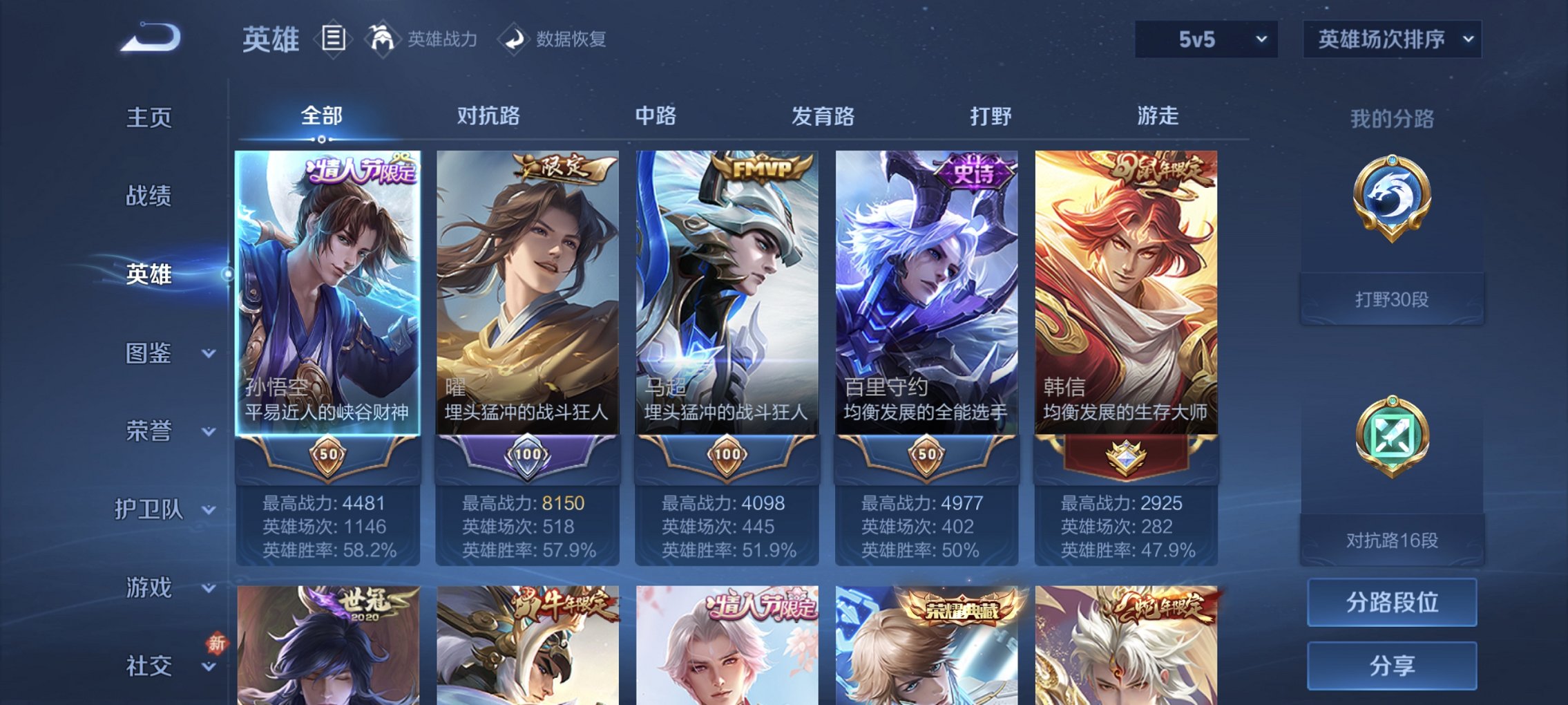Open the hero list document icon beside 英雄

tap(333, 39)
